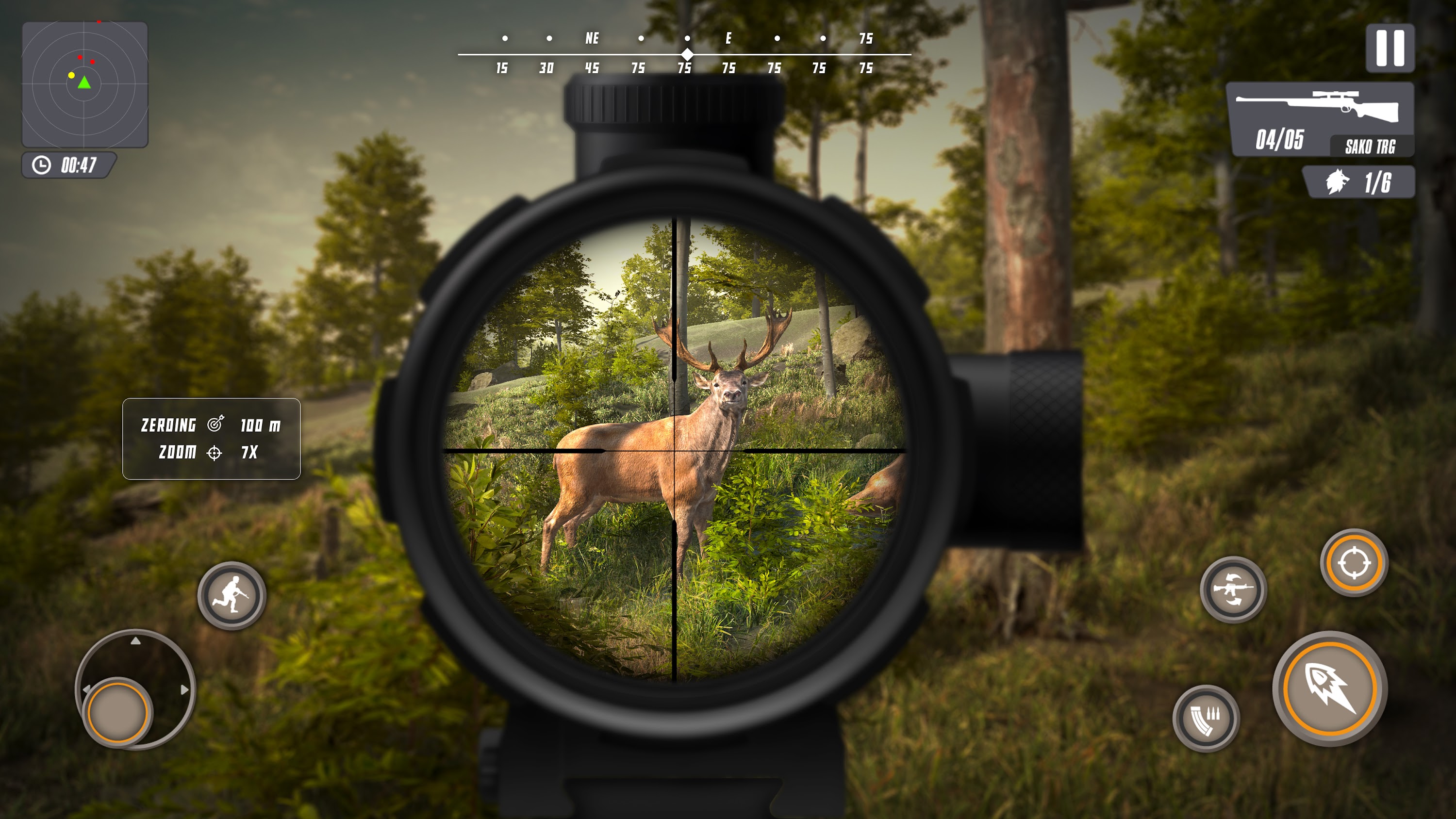The height and width of the screenshot is (819, 1456).
Task: Tap the clock icon beside the match timer
Action: 41,166
